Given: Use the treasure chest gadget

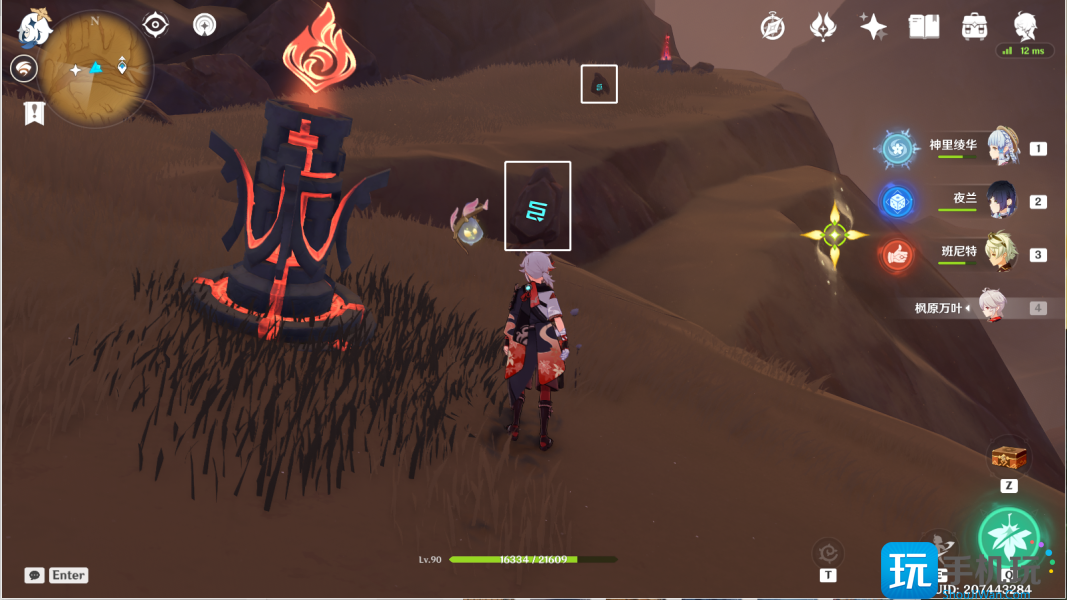Looking at the screenshot, I should pos(1008,459).
